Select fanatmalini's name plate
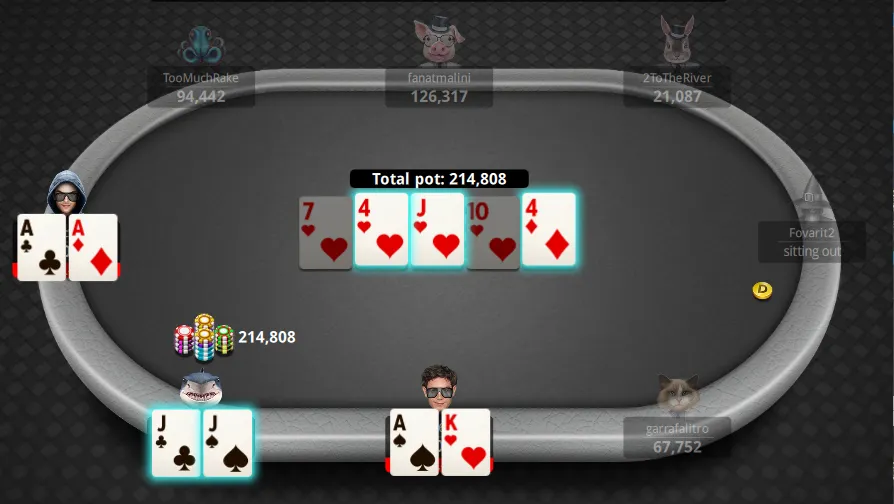The image size is (894, 504). pos(439,87)
